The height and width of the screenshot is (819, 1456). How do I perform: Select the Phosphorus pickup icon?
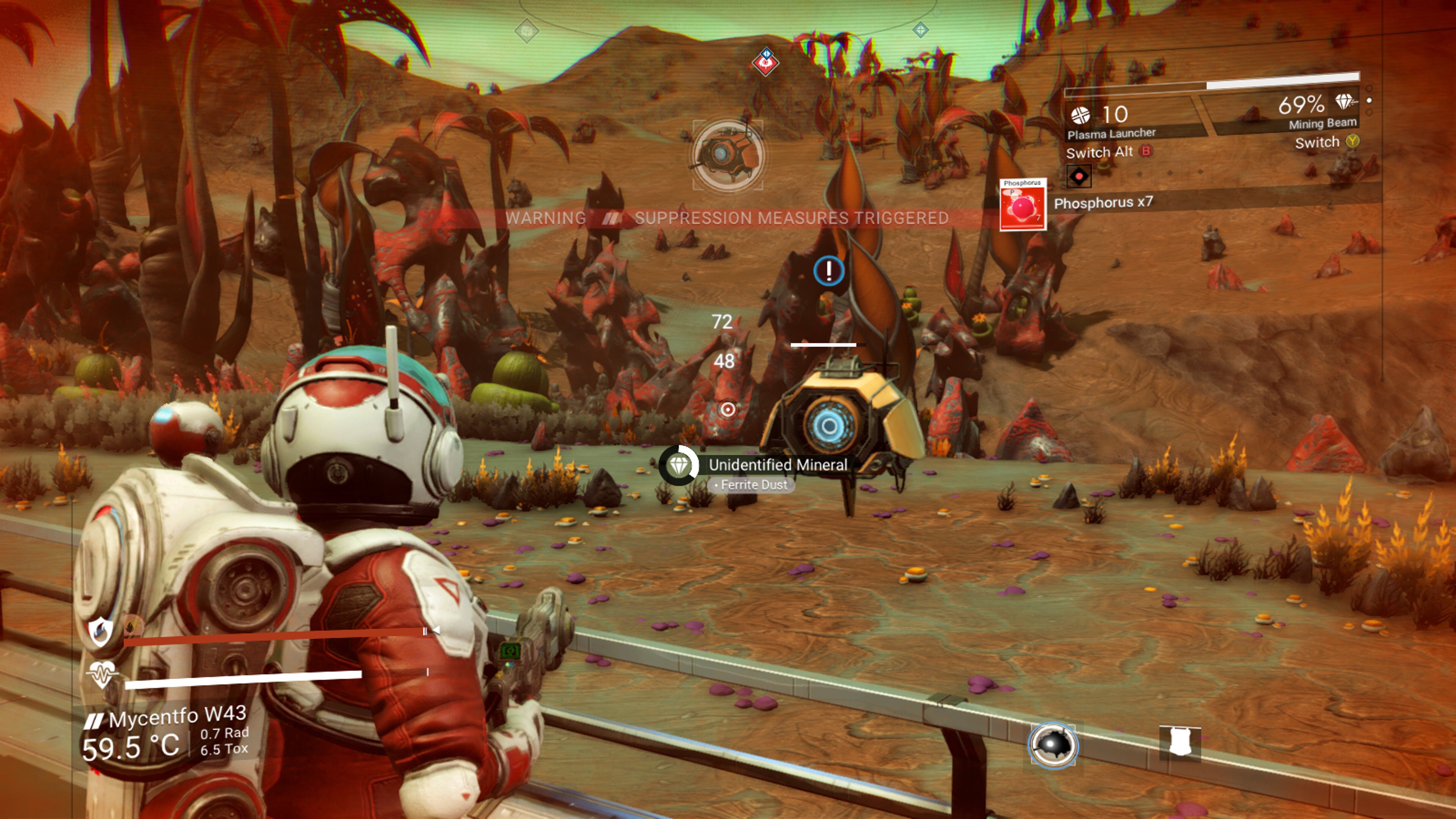[x=1023, y=205]
